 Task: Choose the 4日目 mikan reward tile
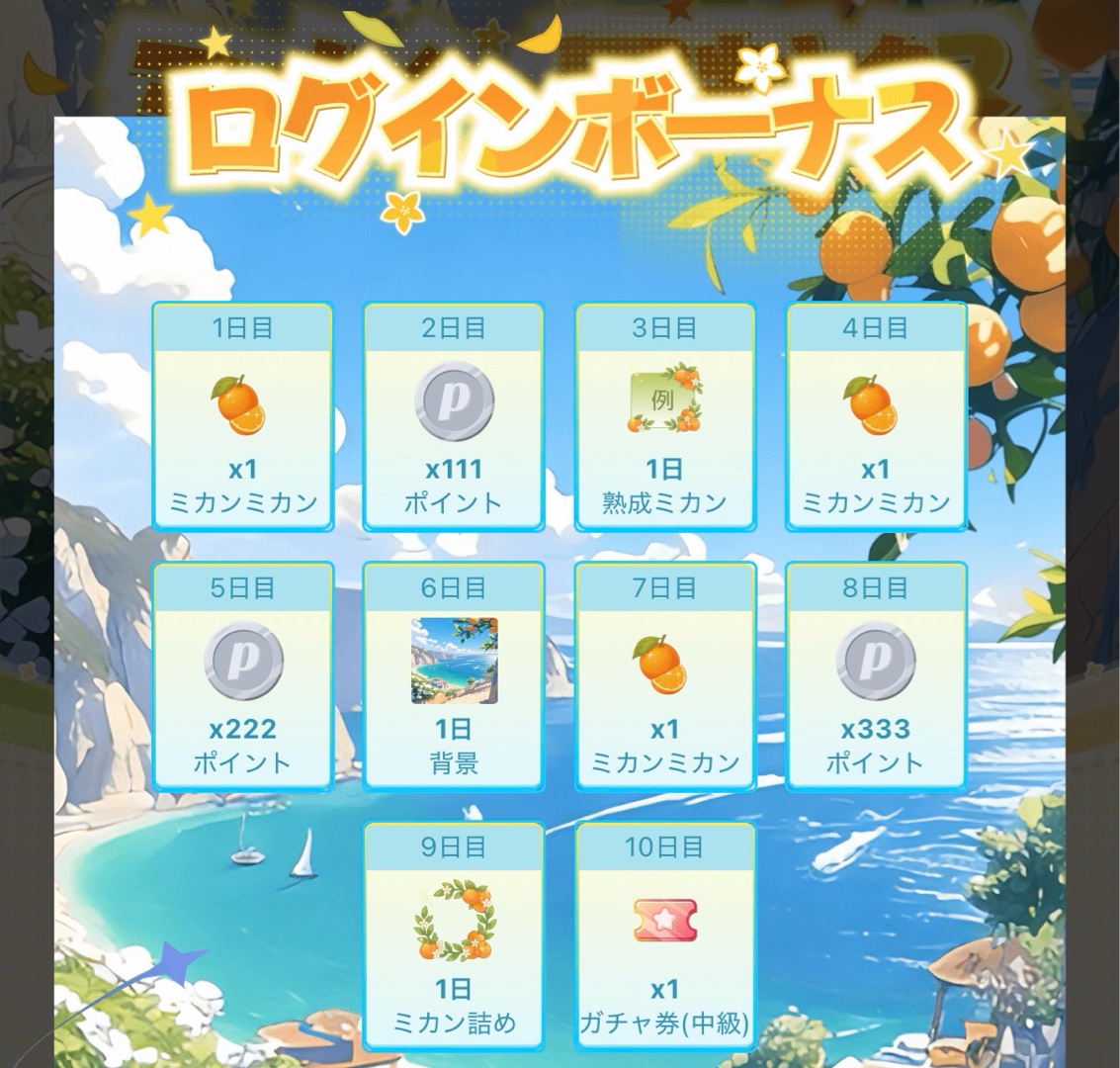point(876,416)
